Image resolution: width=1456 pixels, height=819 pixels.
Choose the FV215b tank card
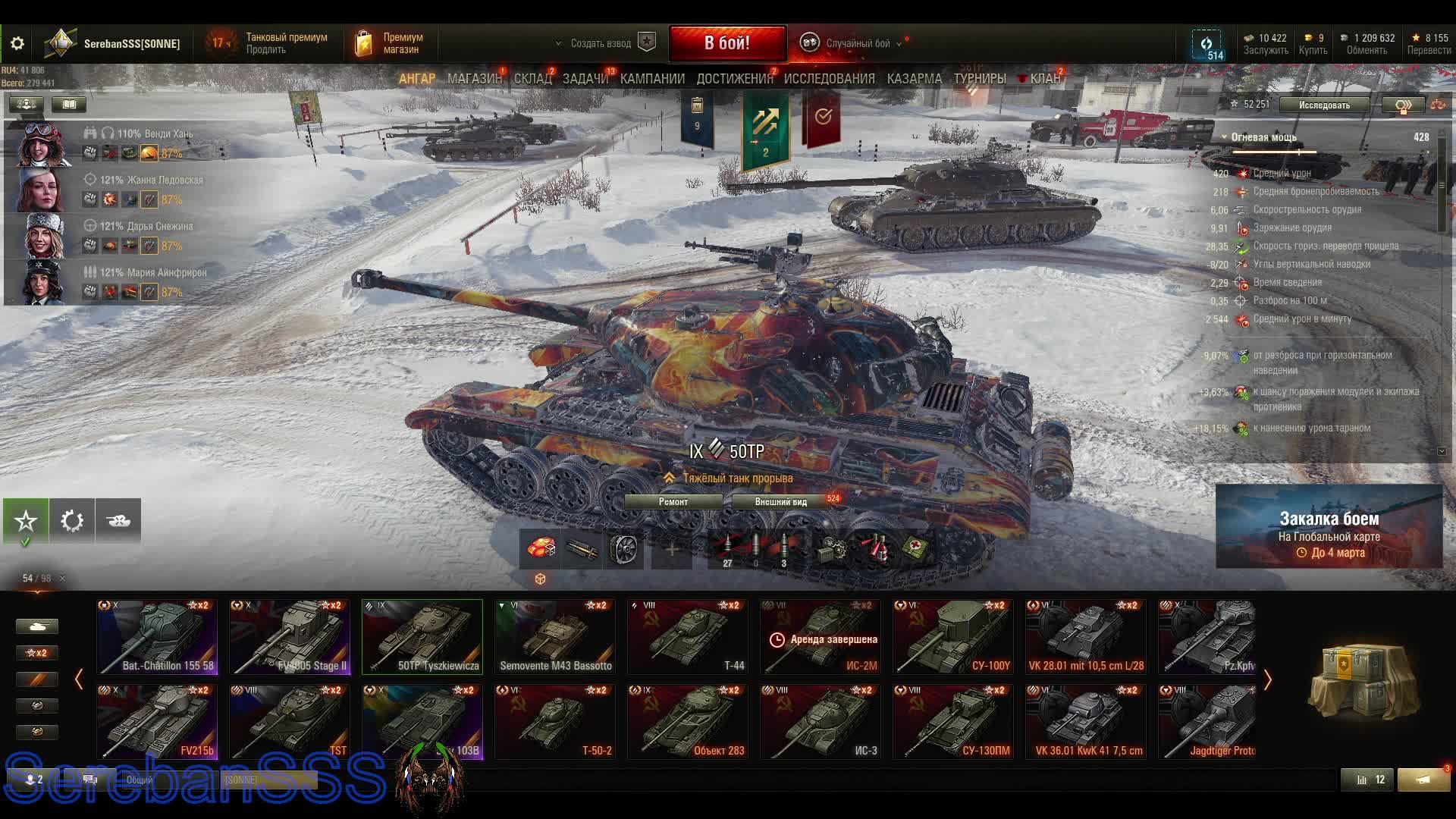point(157,722)
